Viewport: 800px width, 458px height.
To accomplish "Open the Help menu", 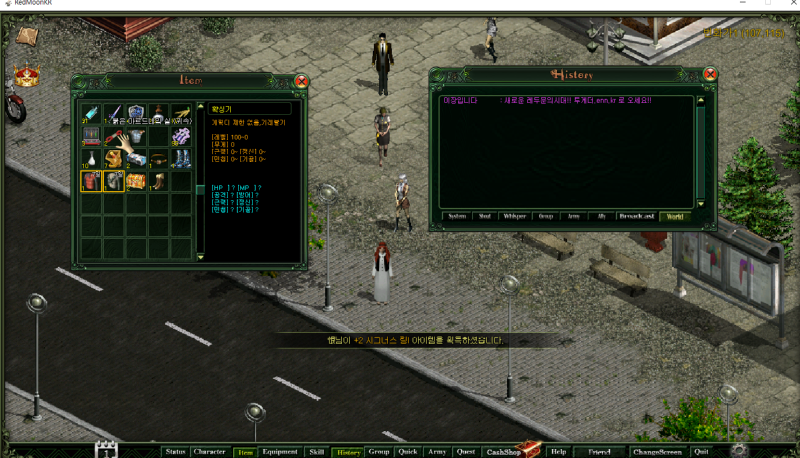I will point(558,451).
